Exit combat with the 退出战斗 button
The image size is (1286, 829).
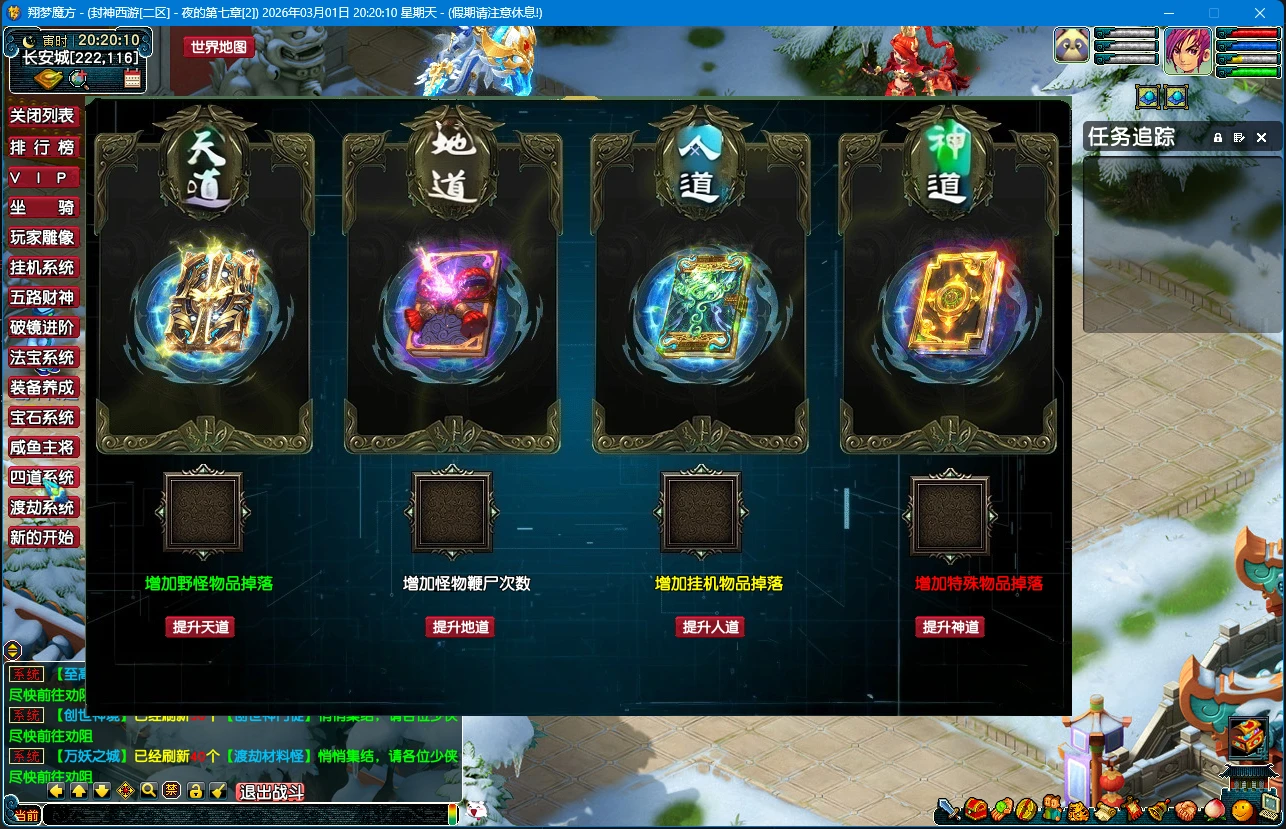pyautogui.click(x=270, y=792)
